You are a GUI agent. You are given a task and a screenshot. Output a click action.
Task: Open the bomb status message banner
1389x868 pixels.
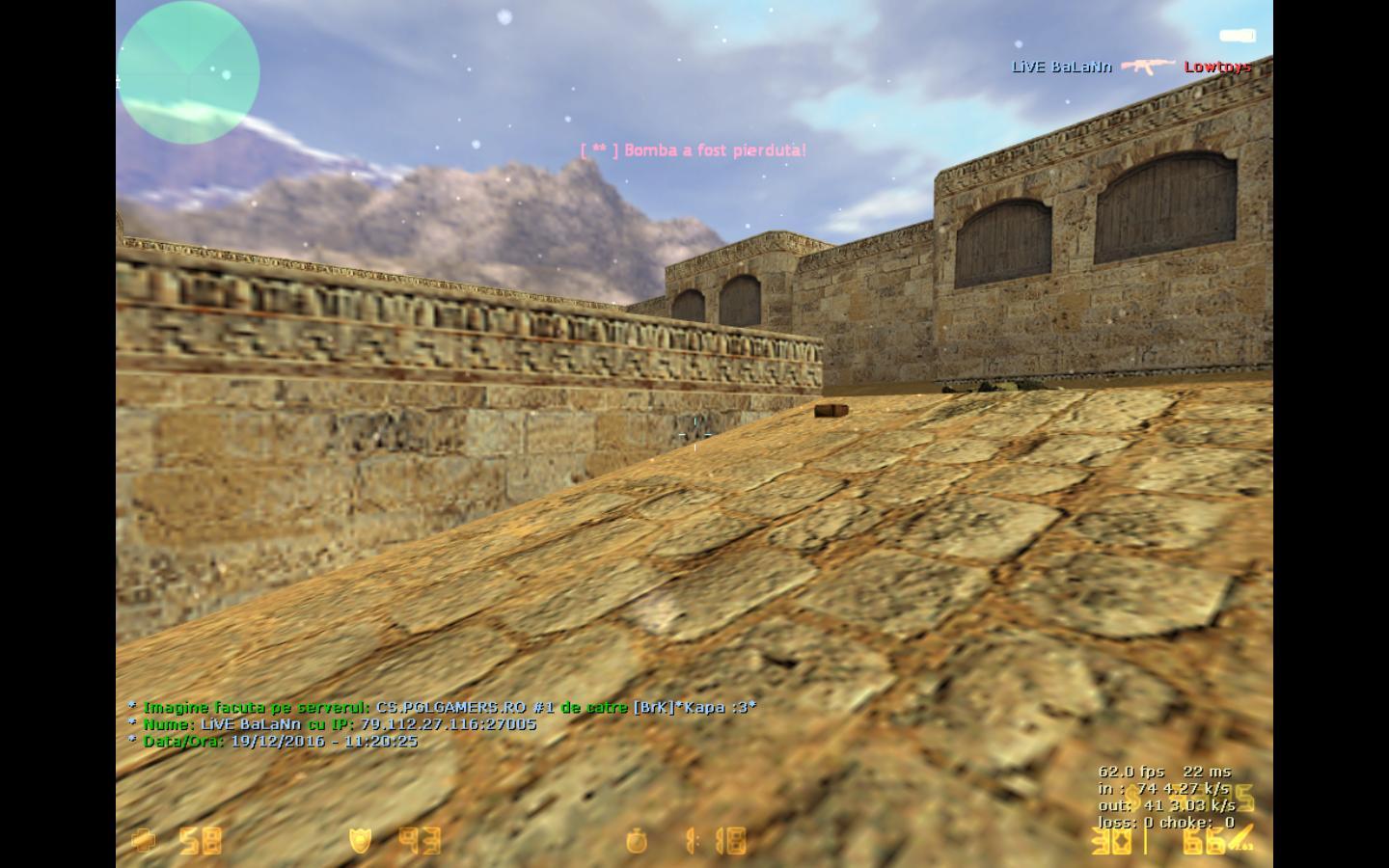coord(694,150)
